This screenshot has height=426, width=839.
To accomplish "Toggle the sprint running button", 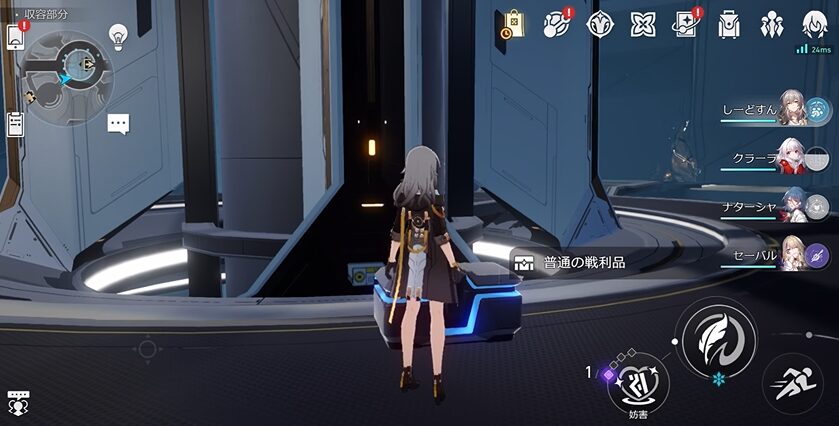I will (794, 383).
